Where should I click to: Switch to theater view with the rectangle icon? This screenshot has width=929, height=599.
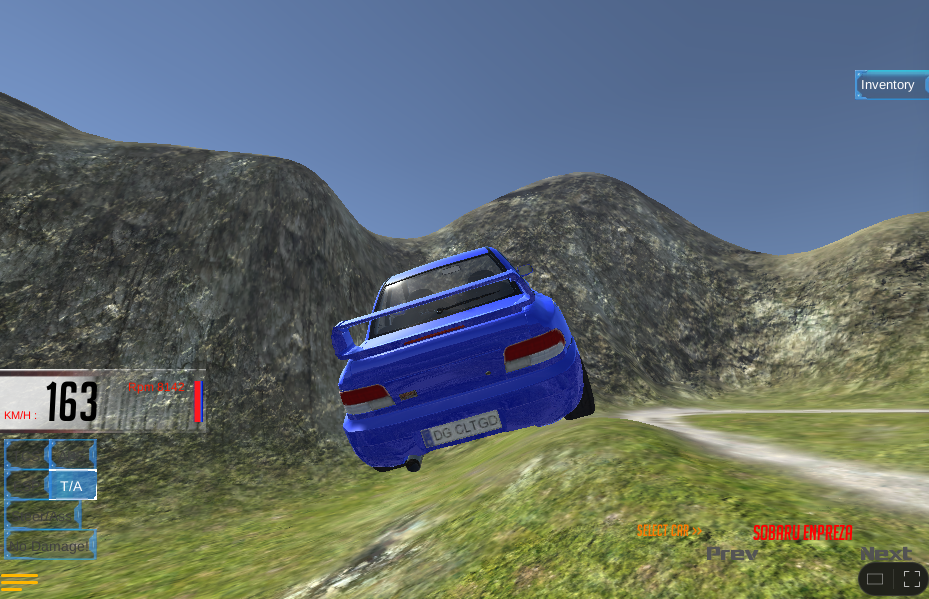(x=875, y=578)
